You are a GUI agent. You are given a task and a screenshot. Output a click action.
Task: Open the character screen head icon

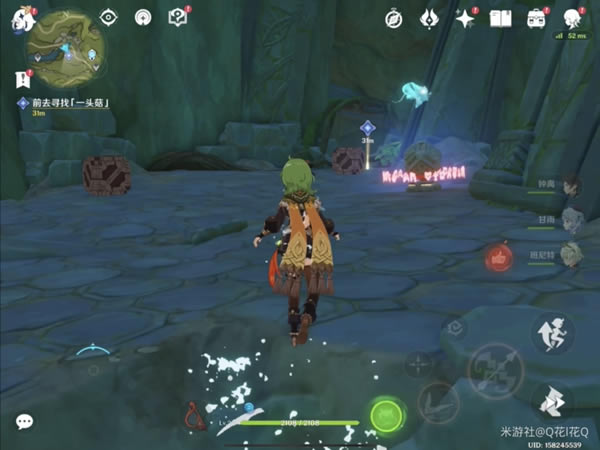[573, 18]
